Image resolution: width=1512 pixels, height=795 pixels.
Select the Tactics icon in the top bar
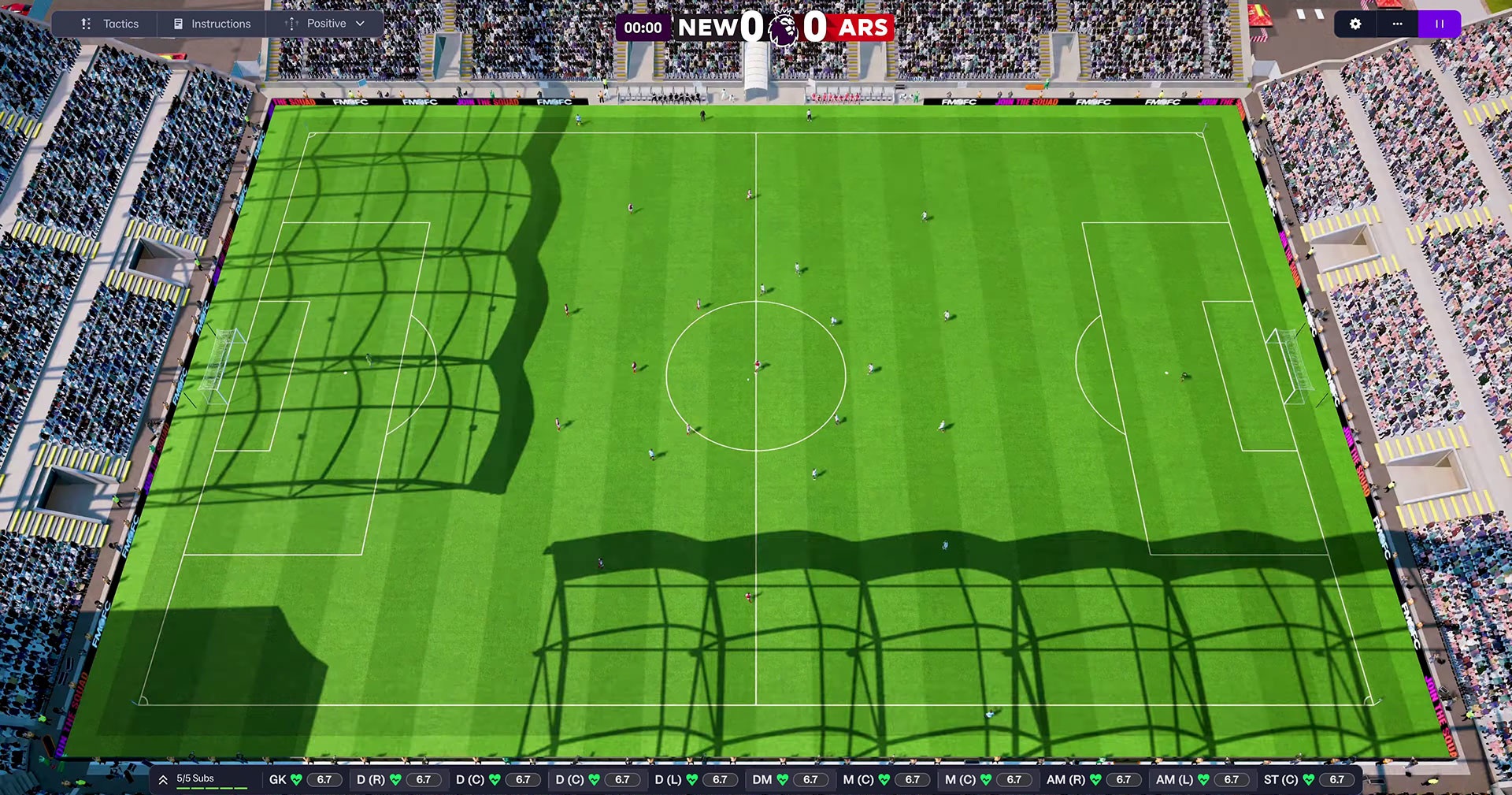click(x=86, y=24)
